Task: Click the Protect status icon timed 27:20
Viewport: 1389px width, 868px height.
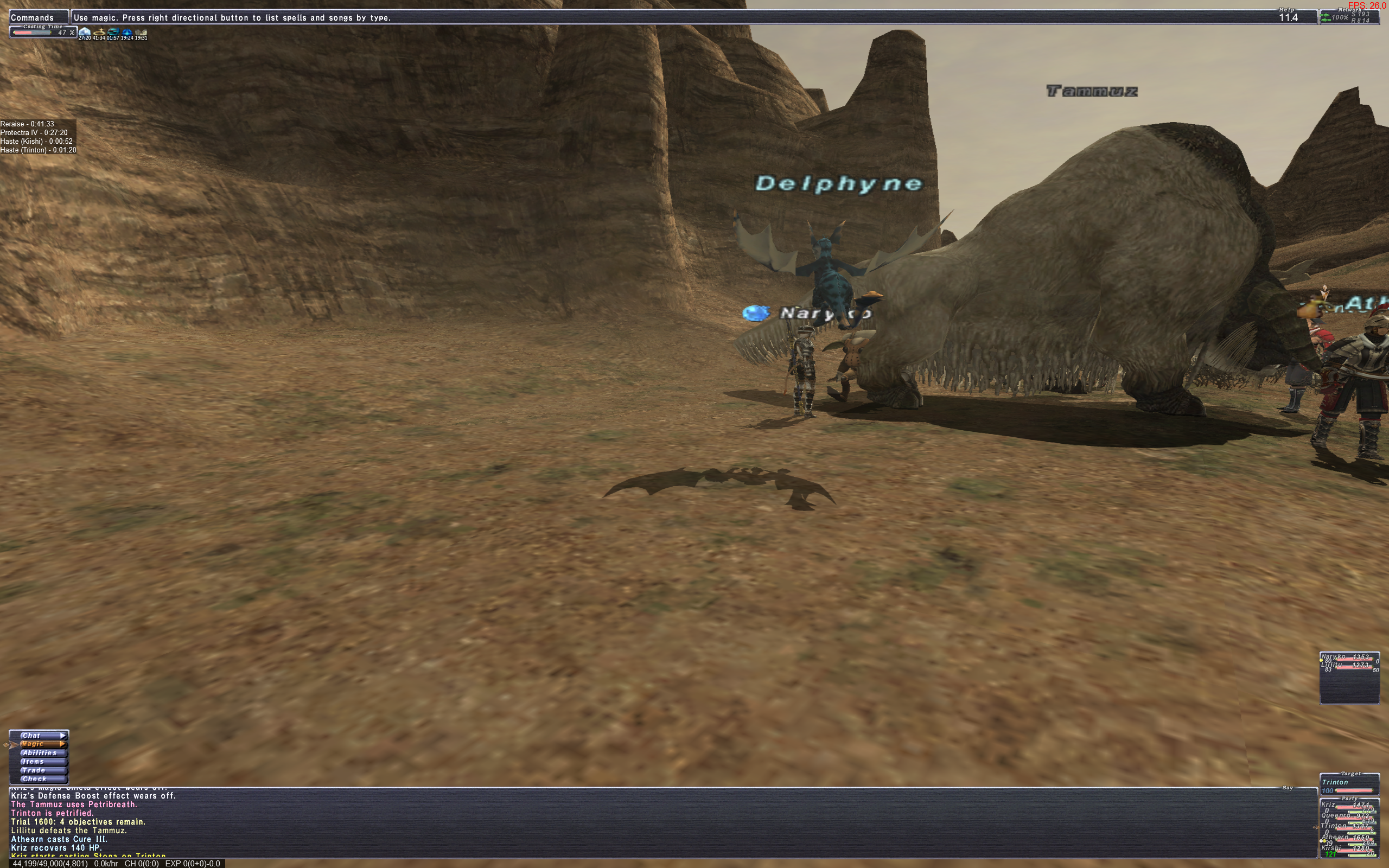Action: pos(85,32)
